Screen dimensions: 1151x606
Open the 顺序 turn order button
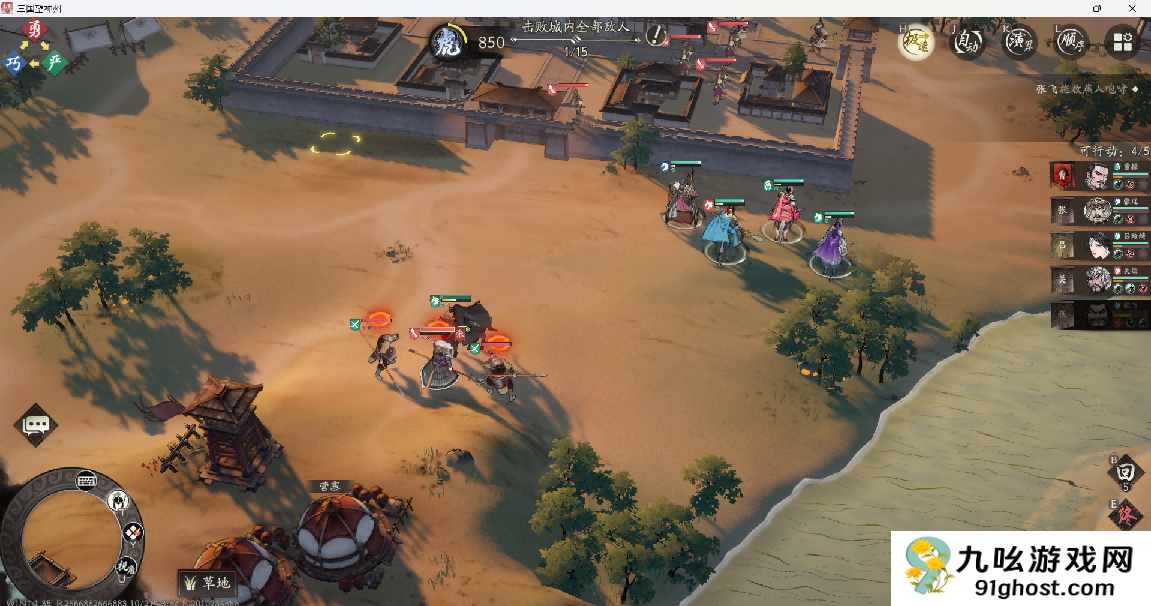pos(1071,42)
